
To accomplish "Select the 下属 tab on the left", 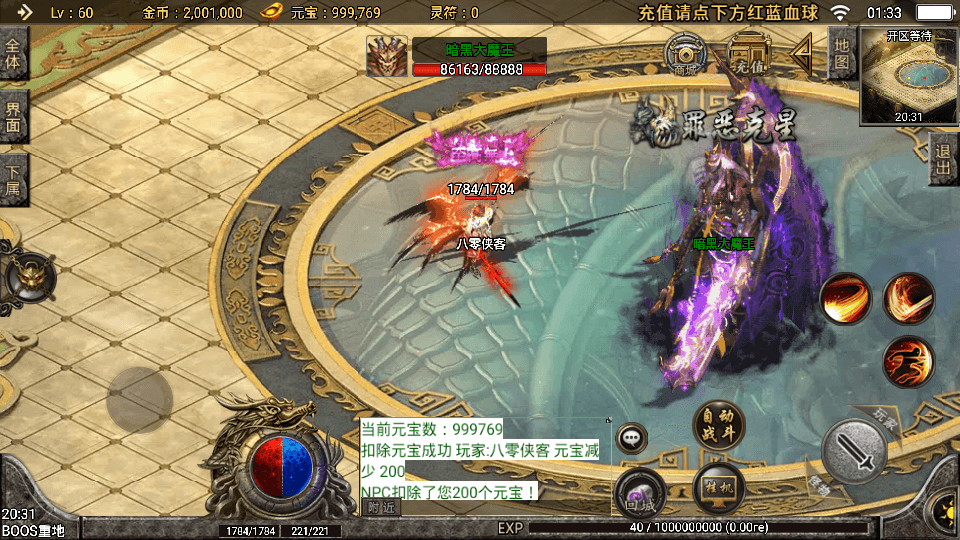I will [13, 179].
